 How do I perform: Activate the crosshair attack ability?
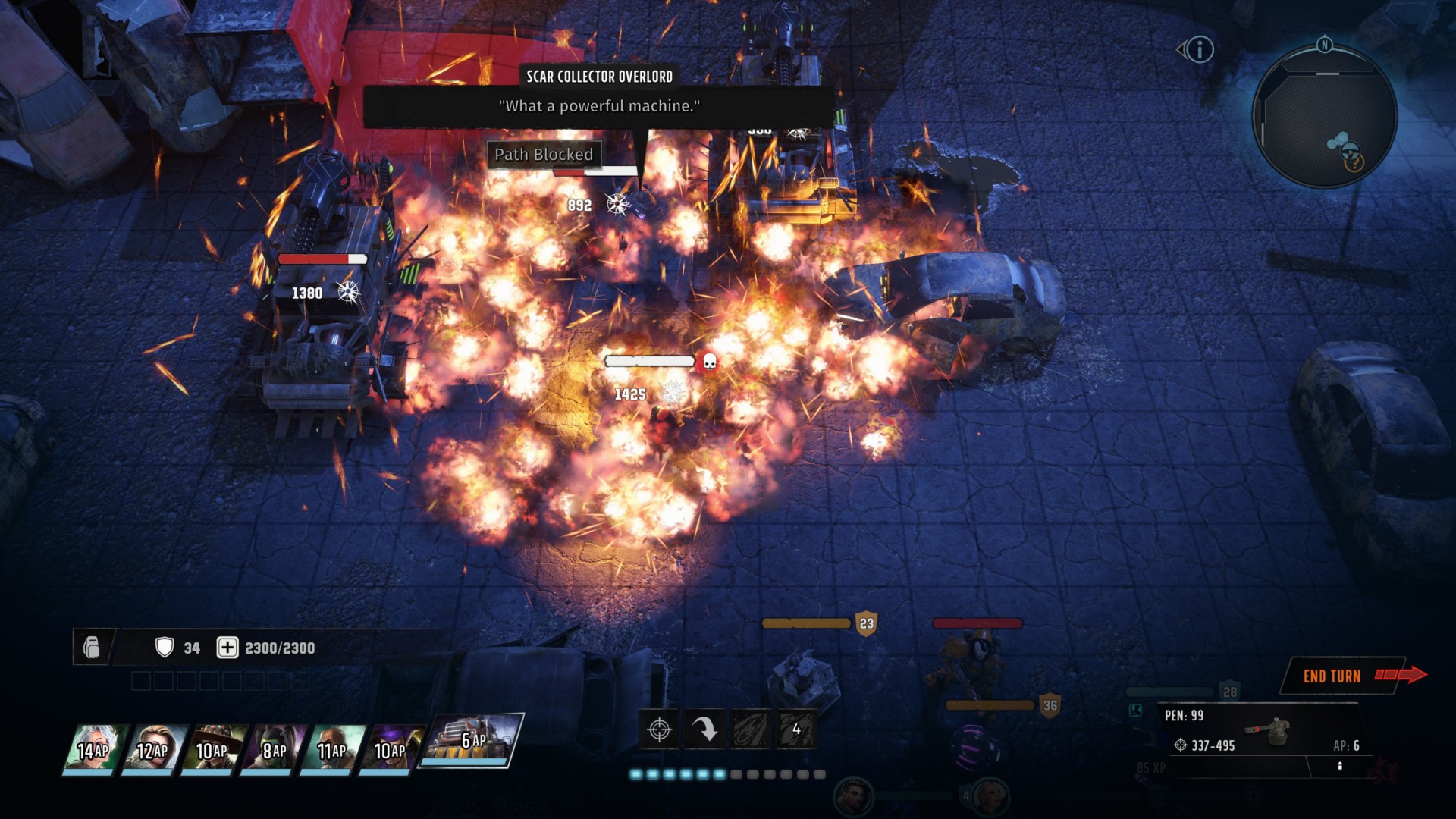click(x=660, y=730)
